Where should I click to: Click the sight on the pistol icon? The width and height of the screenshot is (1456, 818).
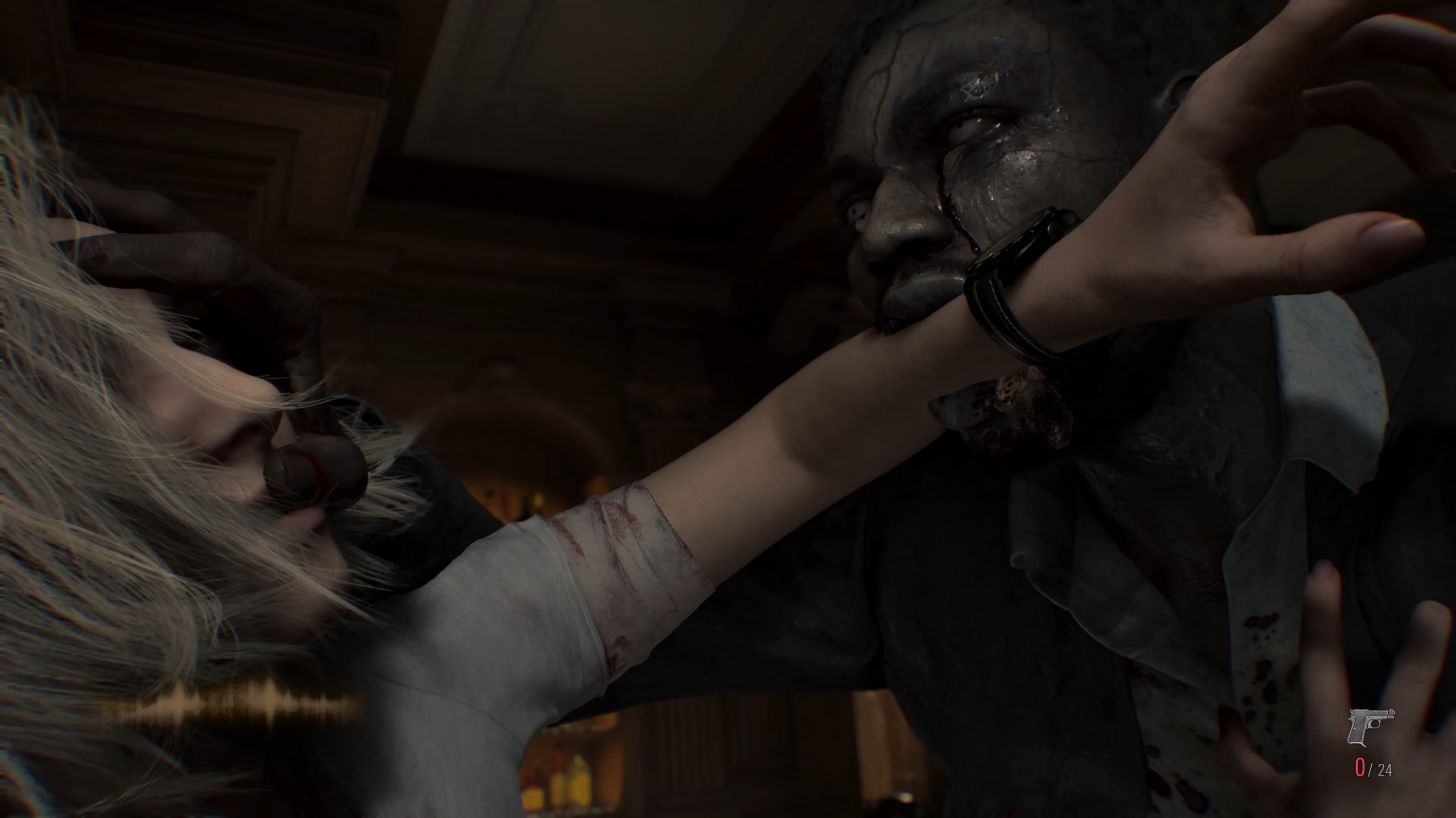[1390, 709]
